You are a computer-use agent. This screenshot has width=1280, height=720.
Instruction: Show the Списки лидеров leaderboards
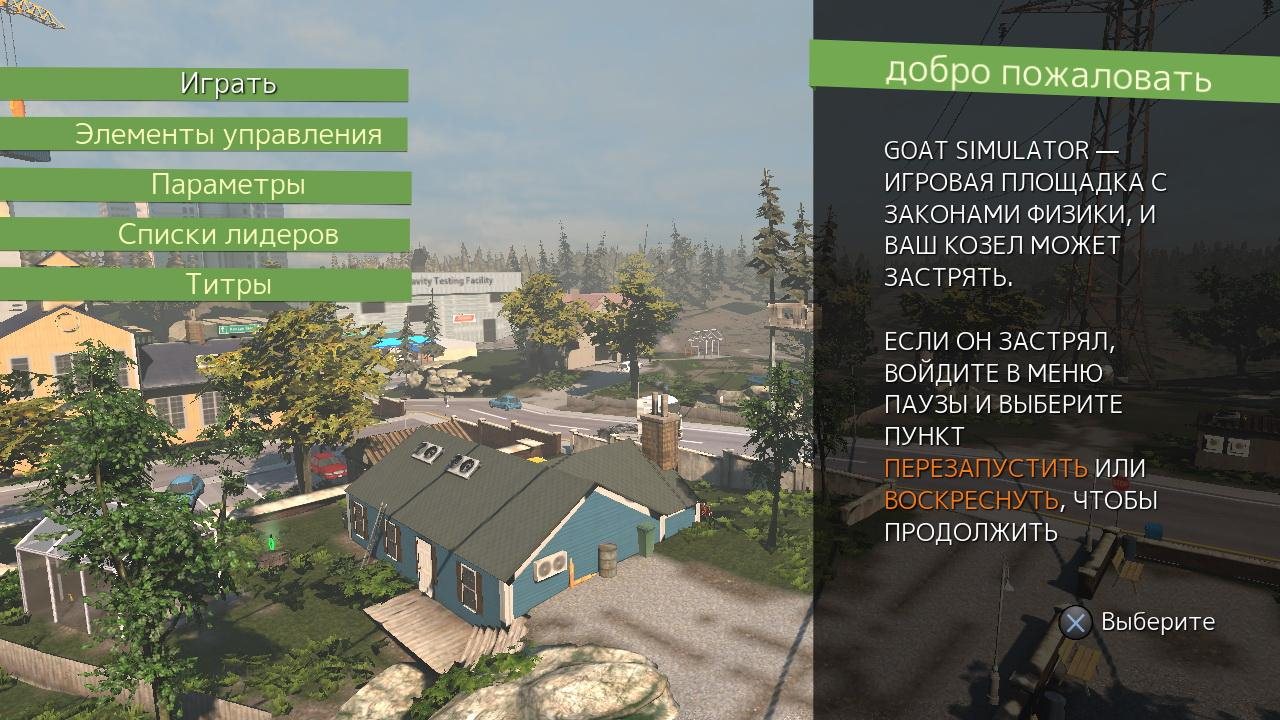click(x=228, y=235)
